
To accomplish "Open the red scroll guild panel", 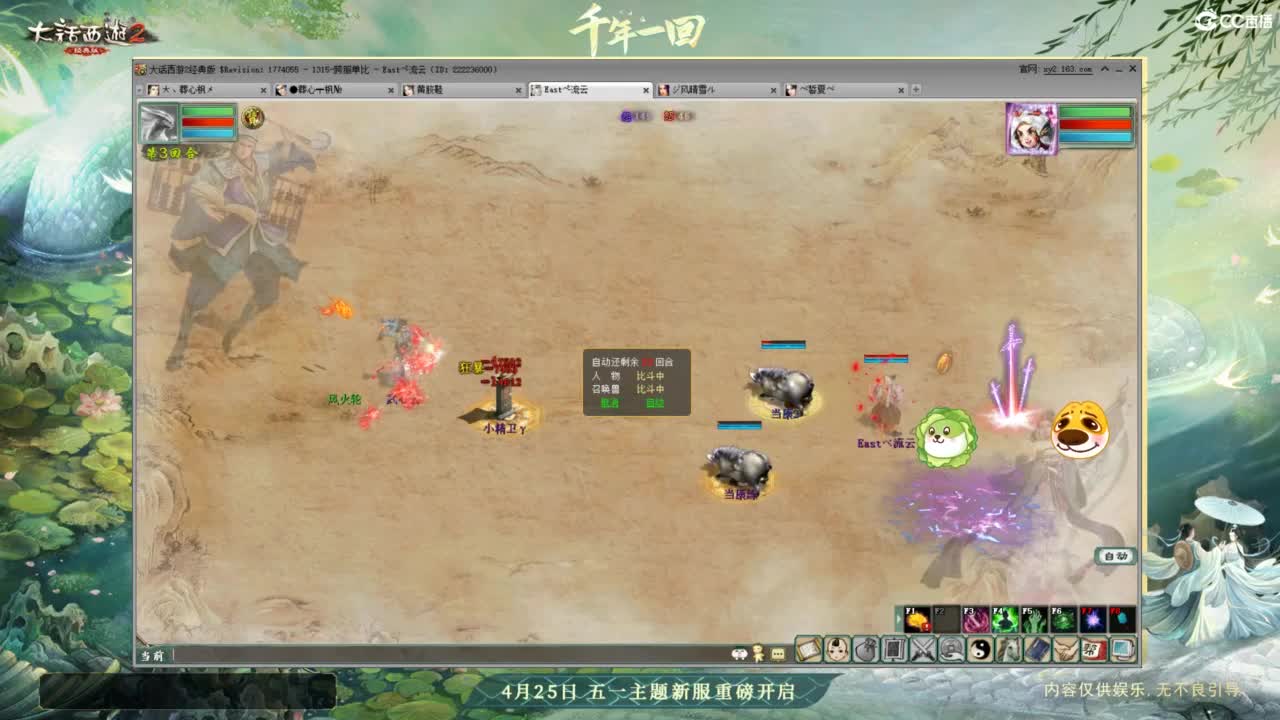I will [1092, 649].
